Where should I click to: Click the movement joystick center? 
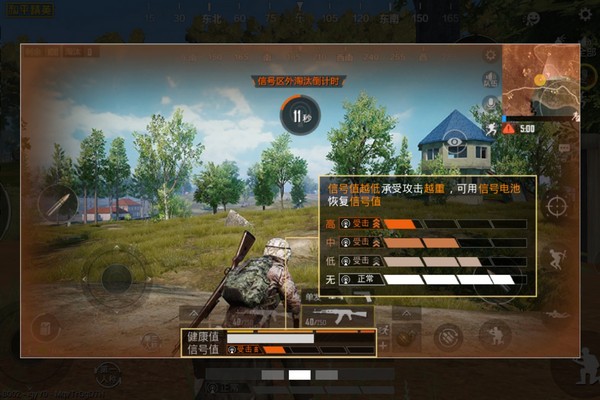[116, 277]
